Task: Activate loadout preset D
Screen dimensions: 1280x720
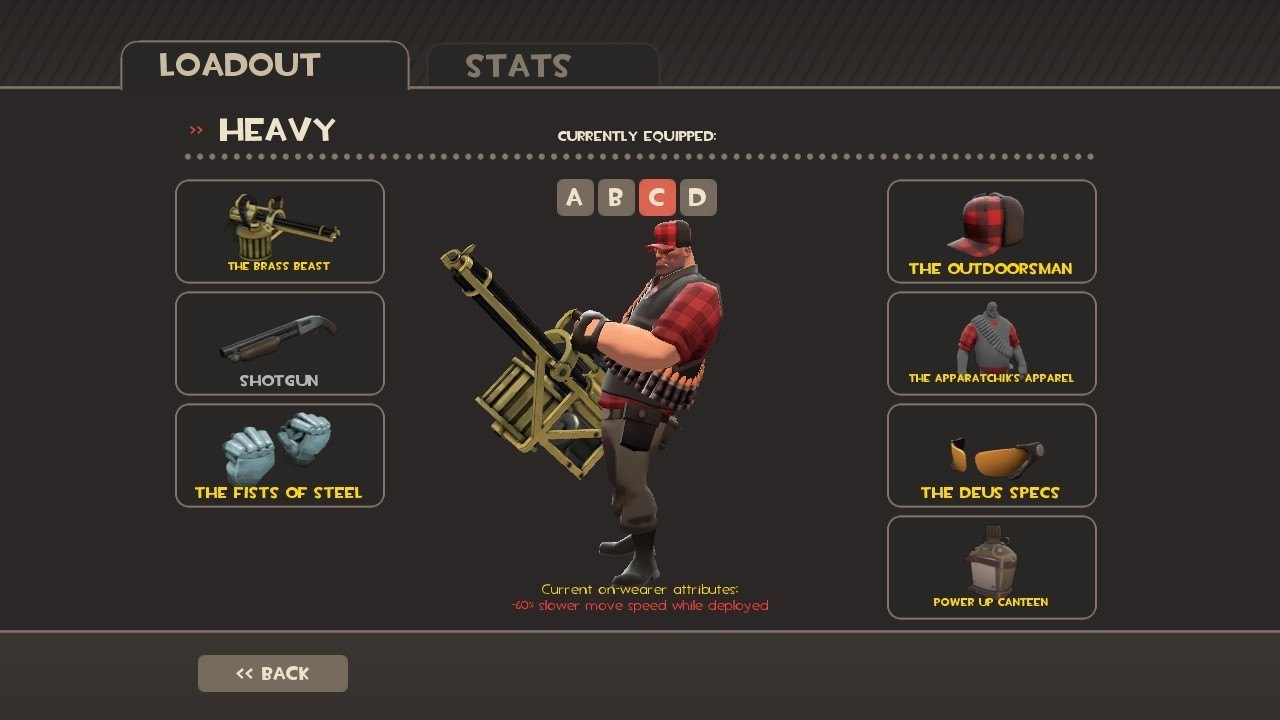Action: (x=697, y=198)
